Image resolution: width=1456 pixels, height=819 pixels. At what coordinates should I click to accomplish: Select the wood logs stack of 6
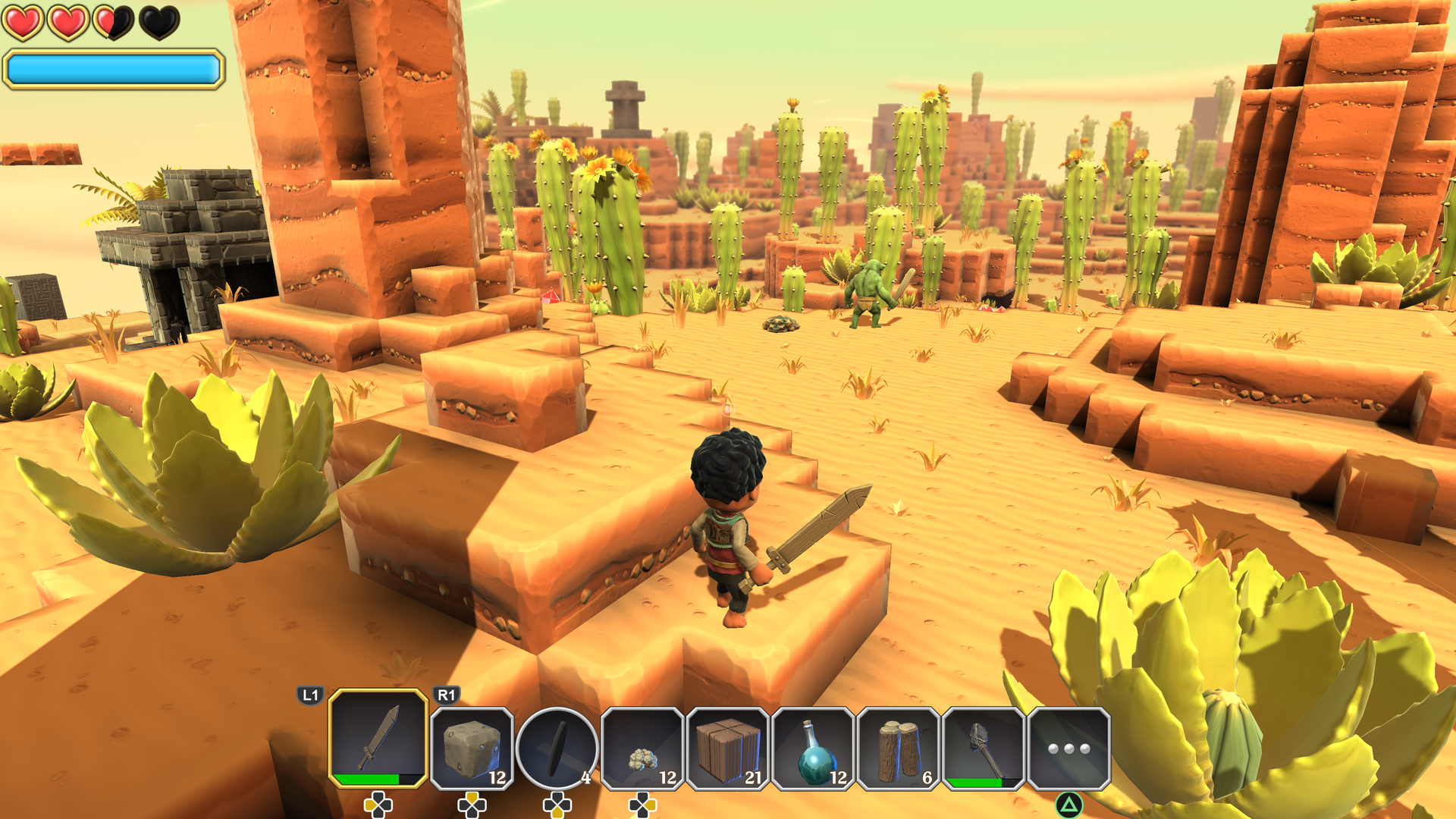(899, 747)
